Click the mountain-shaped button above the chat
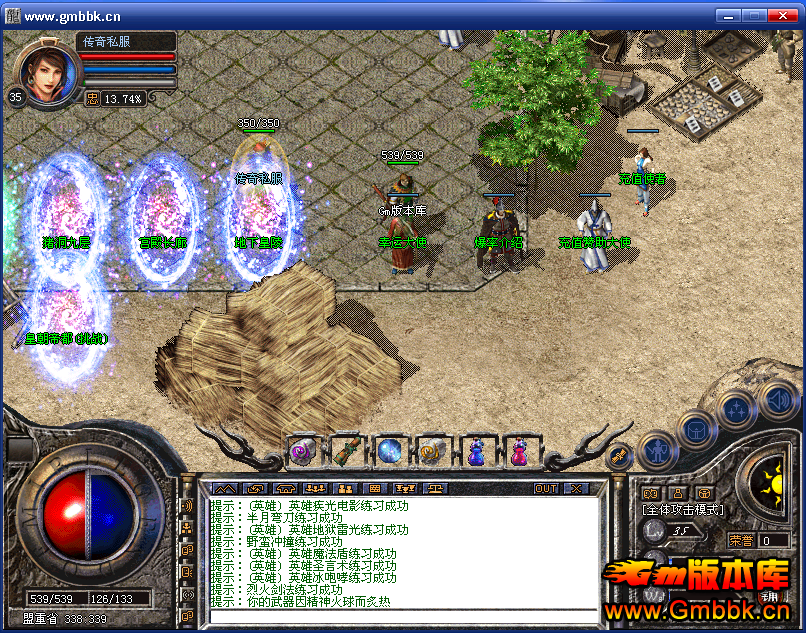 (222, 488)
